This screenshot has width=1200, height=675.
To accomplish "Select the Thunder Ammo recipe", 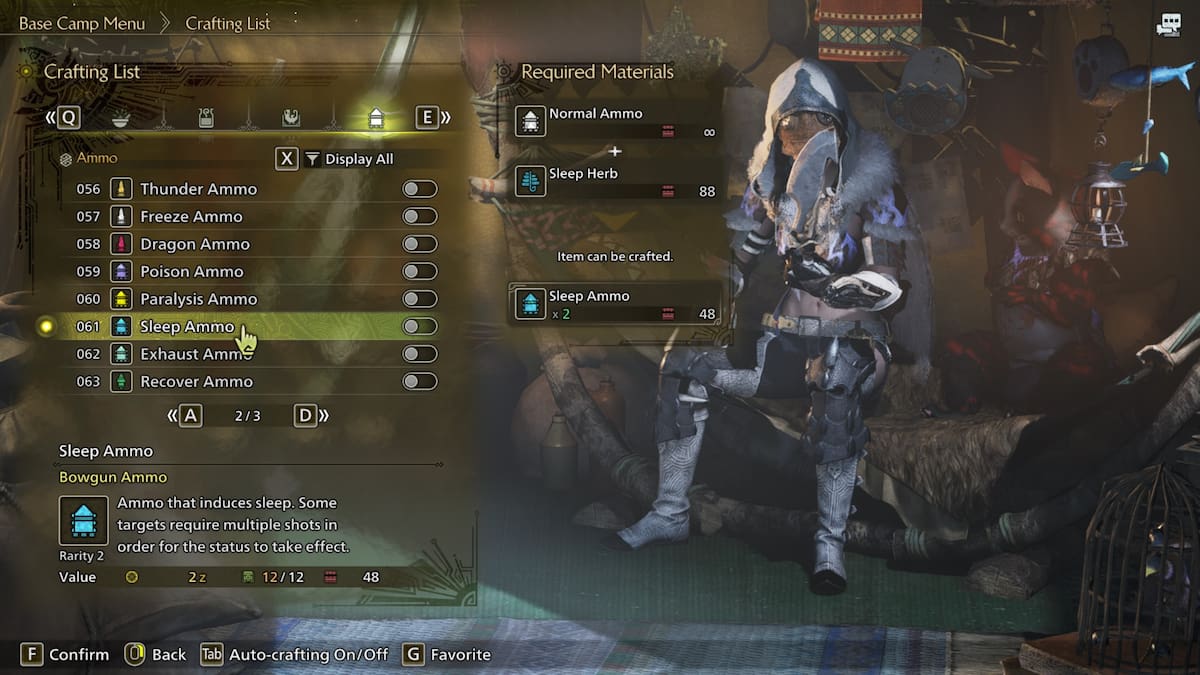I will 198,189.
